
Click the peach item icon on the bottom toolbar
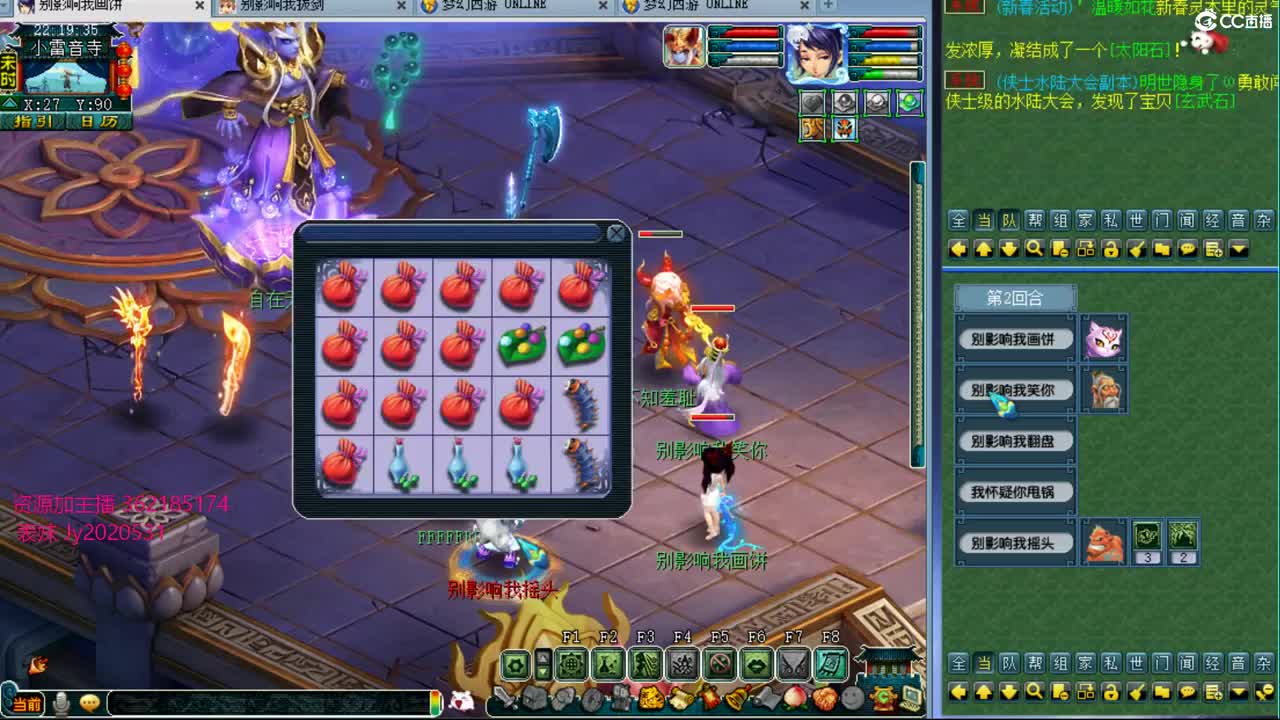point(793,697)
